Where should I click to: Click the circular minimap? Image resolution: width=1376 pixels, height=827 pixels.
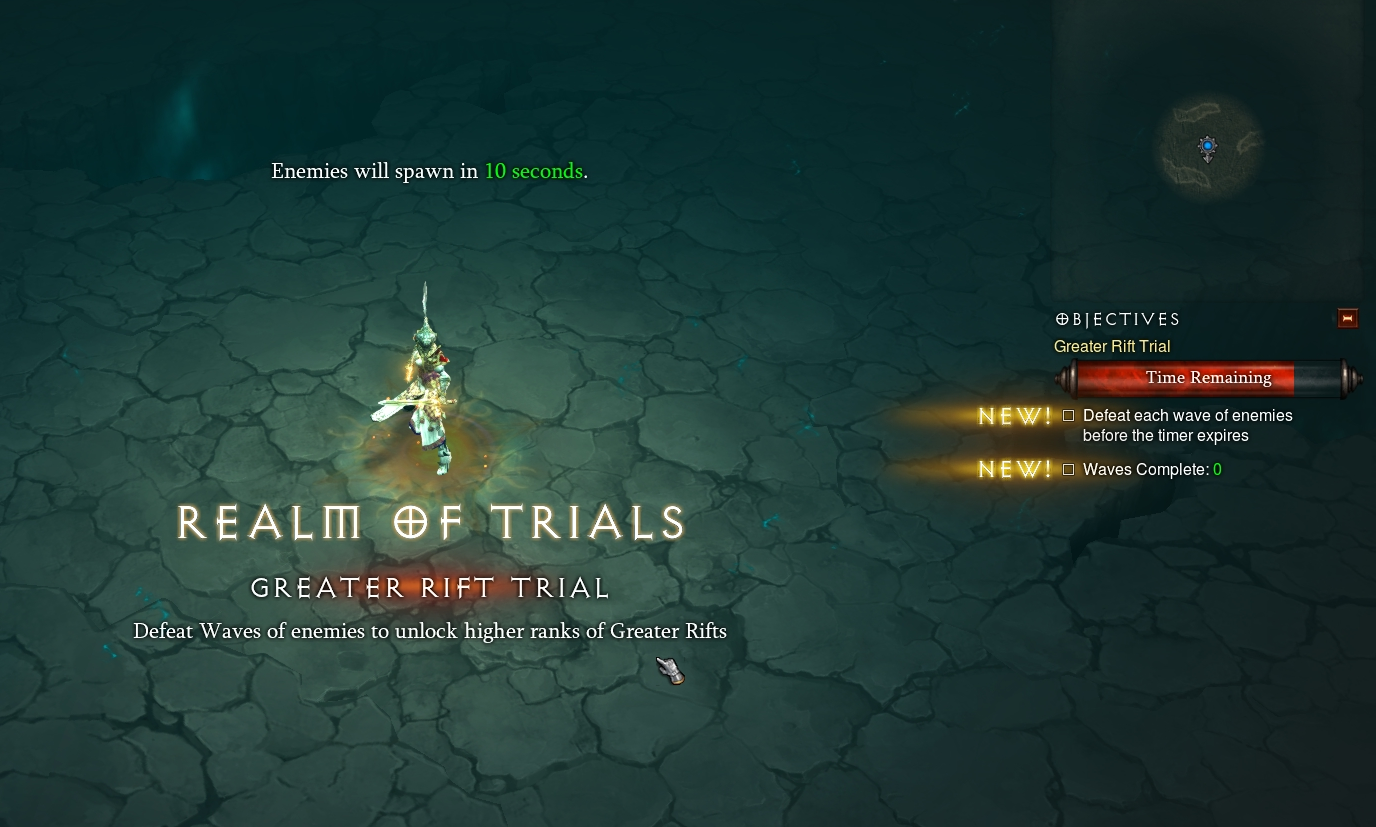(1208, 148)
